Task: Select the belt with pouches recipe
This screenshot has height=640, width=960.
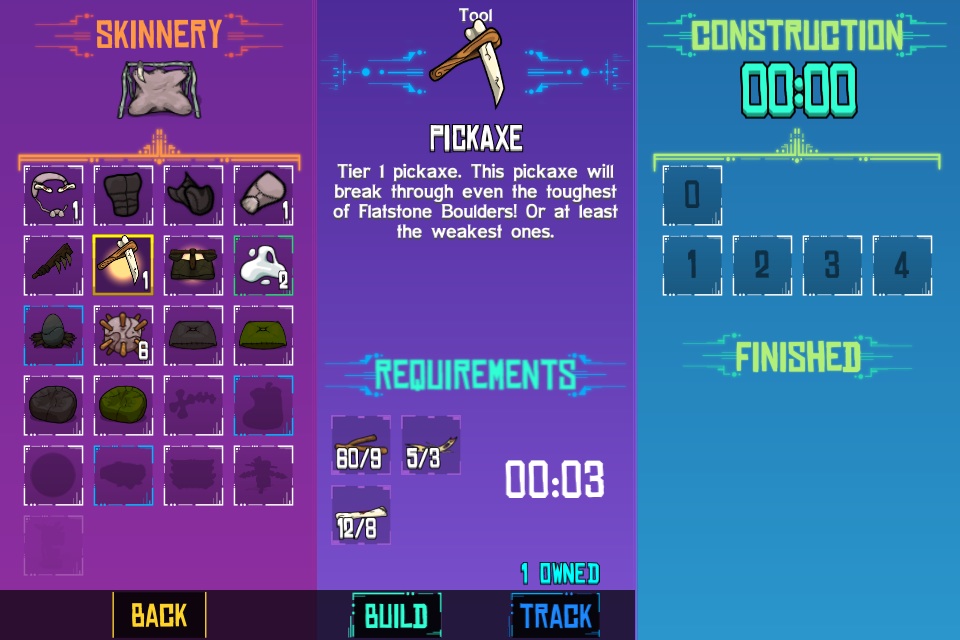Action: tap(193, 265)
